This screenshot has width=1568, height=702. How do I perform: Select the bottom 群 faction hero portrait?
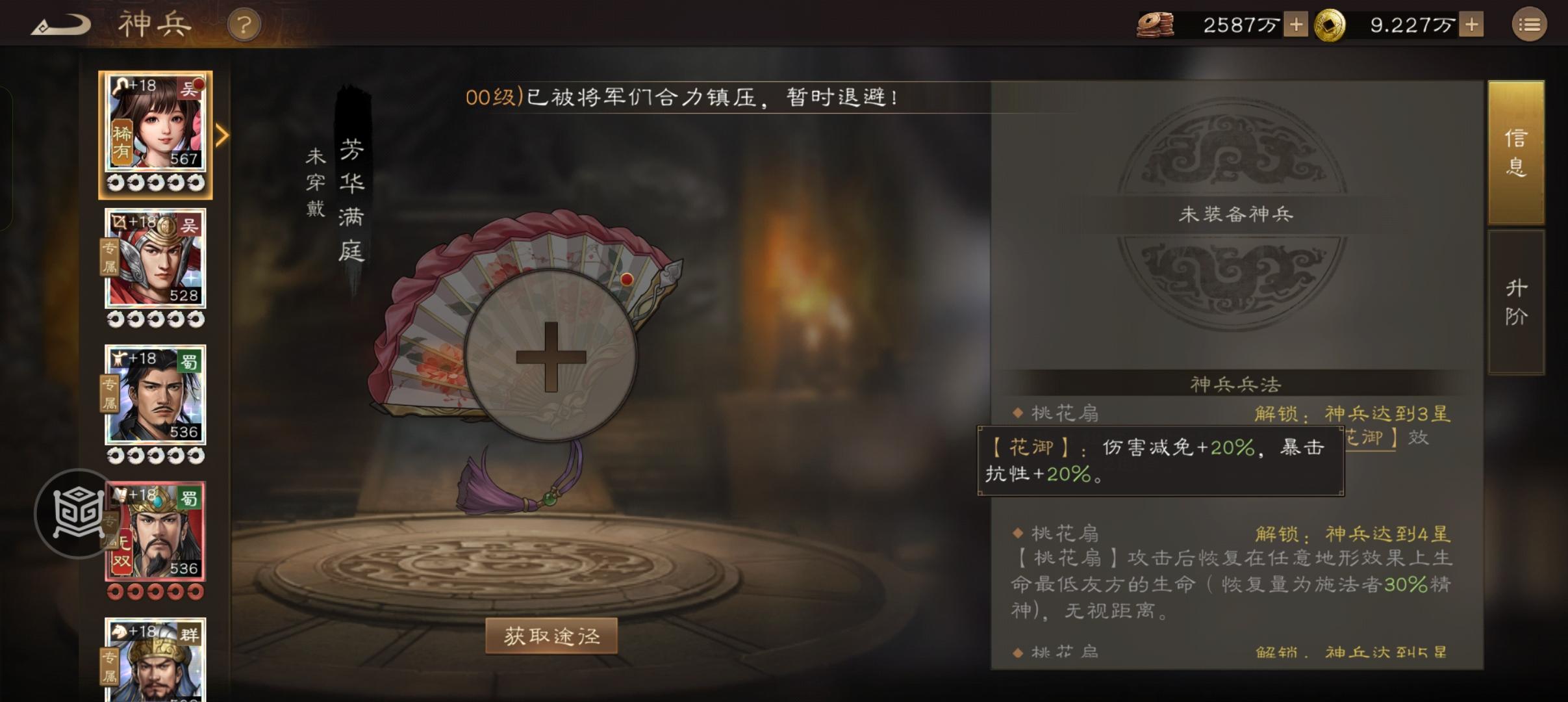(156, 663)
